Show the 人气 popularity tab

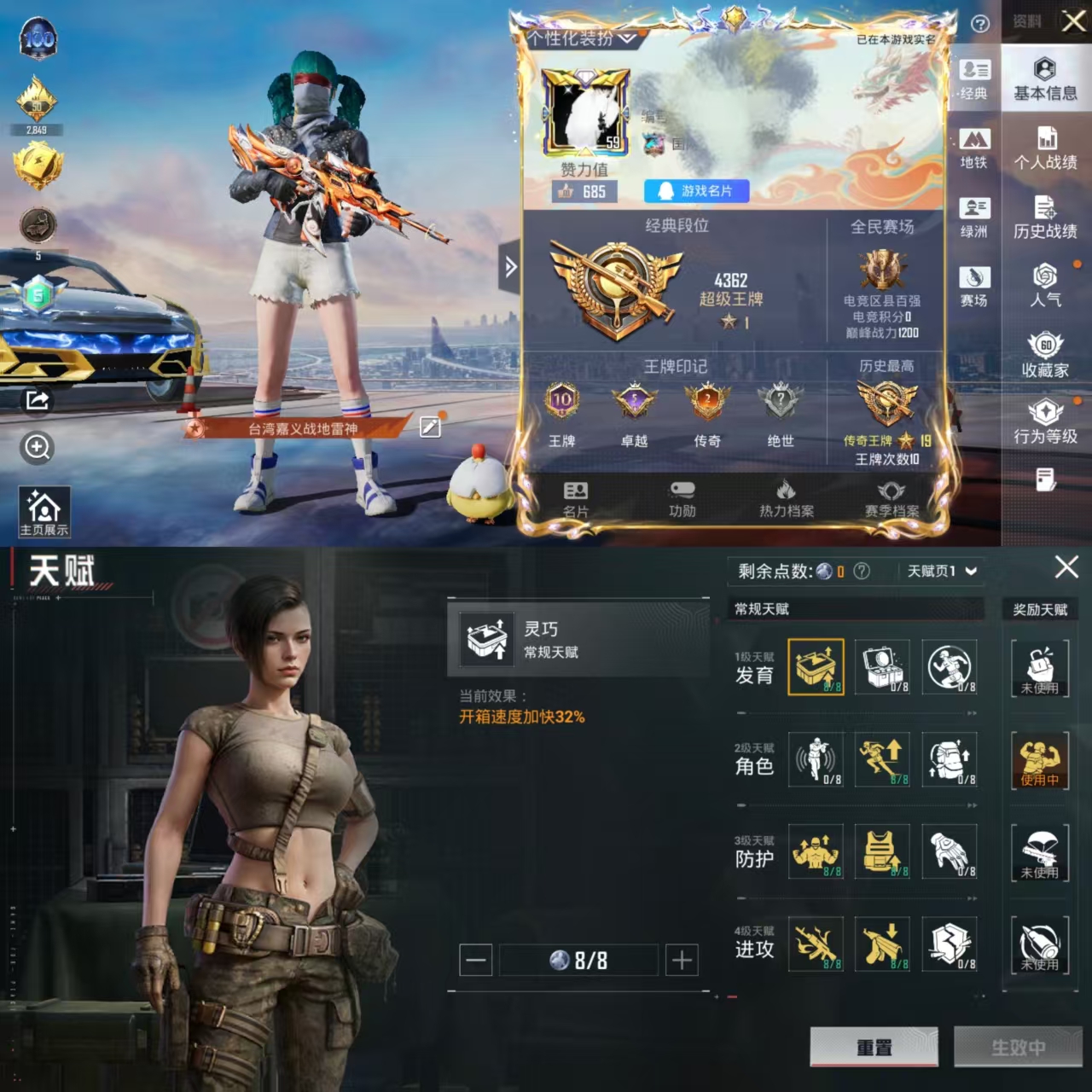[x=1045, y=287]
